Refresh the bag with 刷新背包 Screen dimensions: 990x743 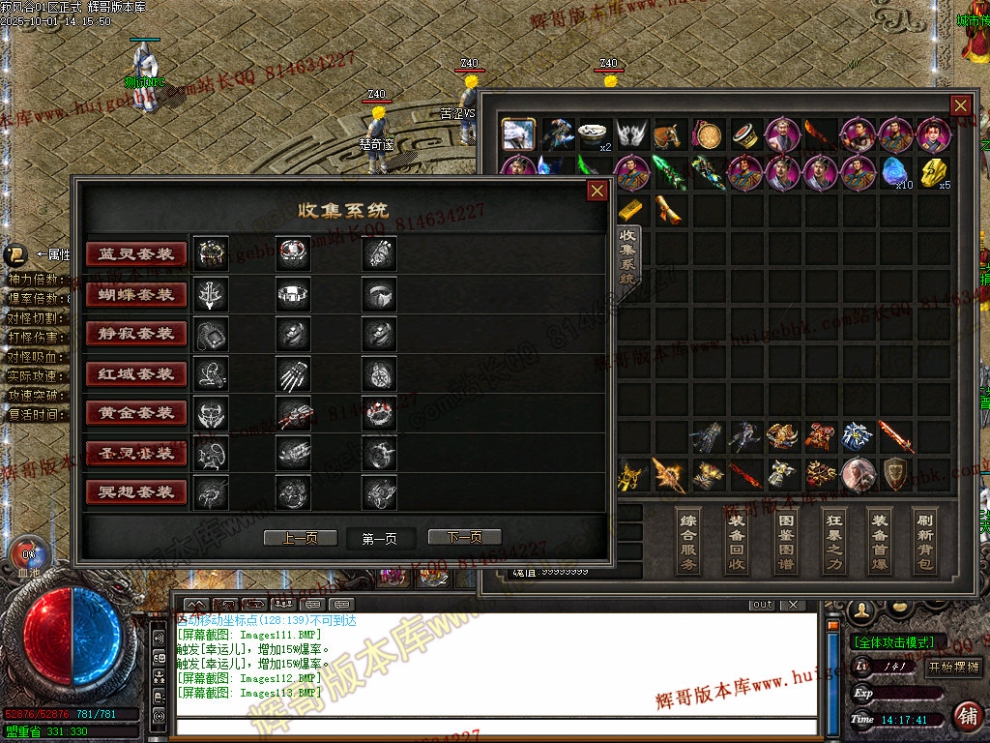pyautogui.click(x=925, y=540)
